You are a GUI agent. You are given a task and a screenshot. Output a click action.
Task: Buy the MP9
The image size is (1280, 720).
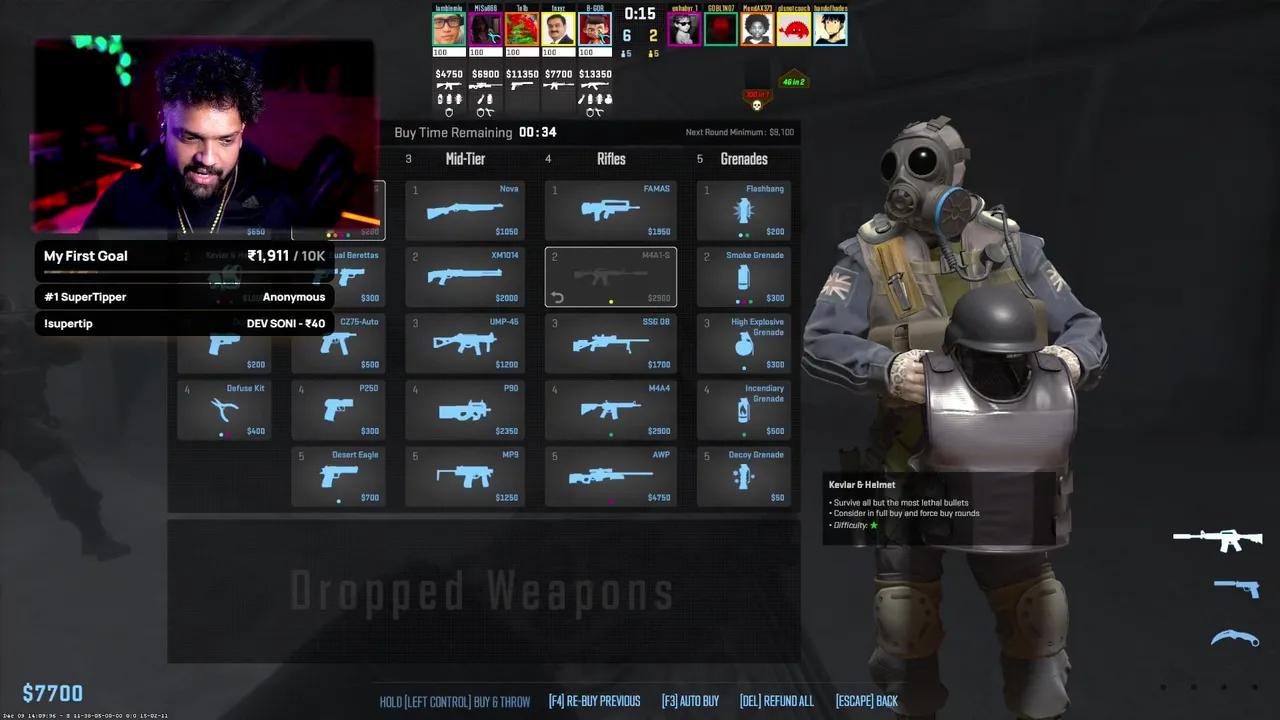[x=465, y=476]
